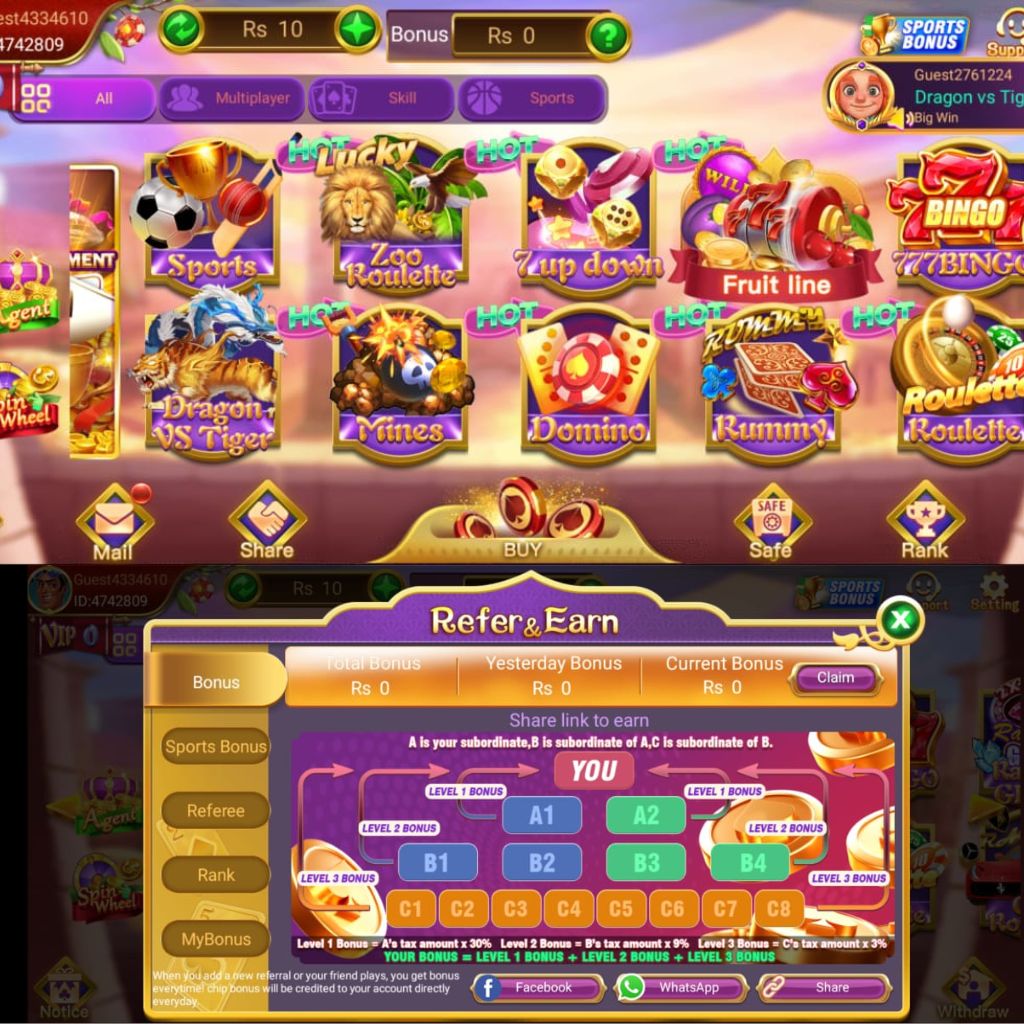Click the Bonus question mark help button
The image size is (1024, 1024).
point(608,36)
